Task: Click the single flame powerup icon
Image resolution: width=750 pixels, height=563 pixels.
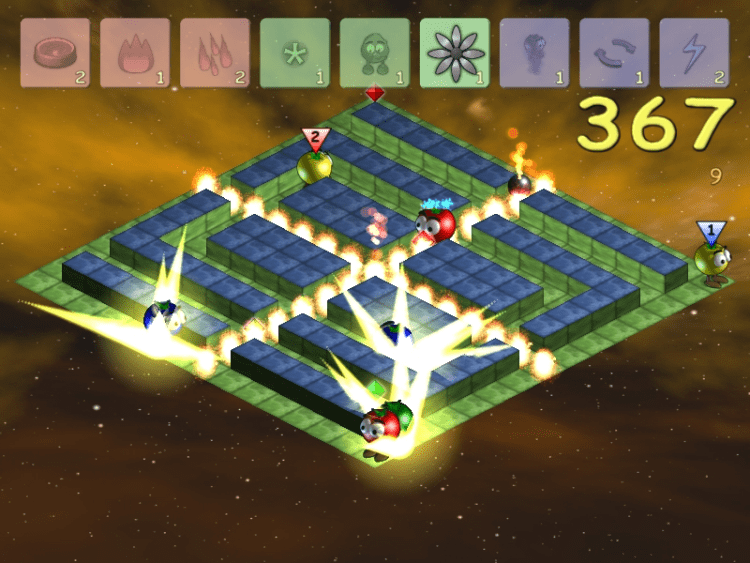Action: point(135,53)
